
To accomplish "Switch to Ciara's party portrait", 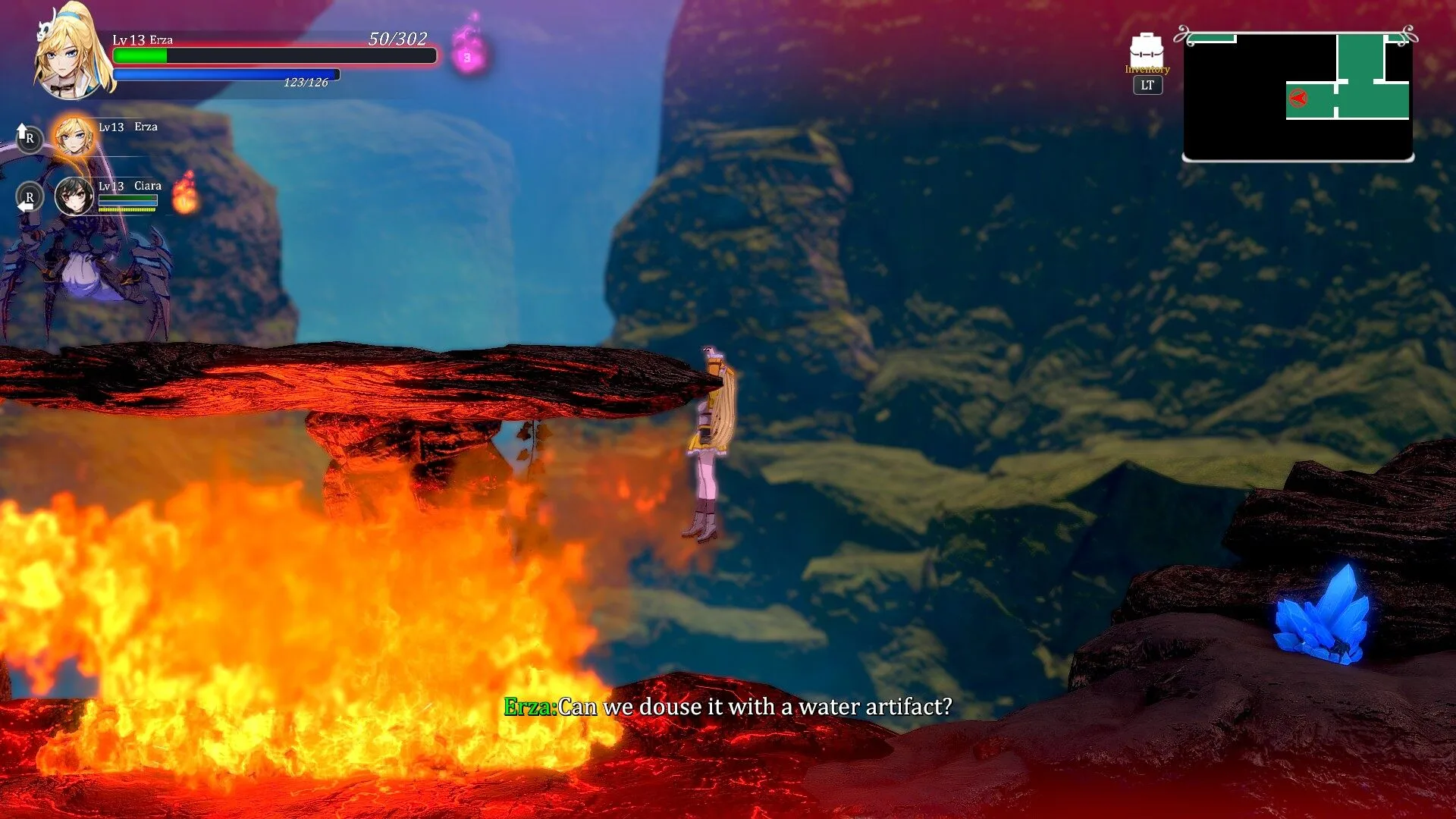I will [x=74, y=196].
